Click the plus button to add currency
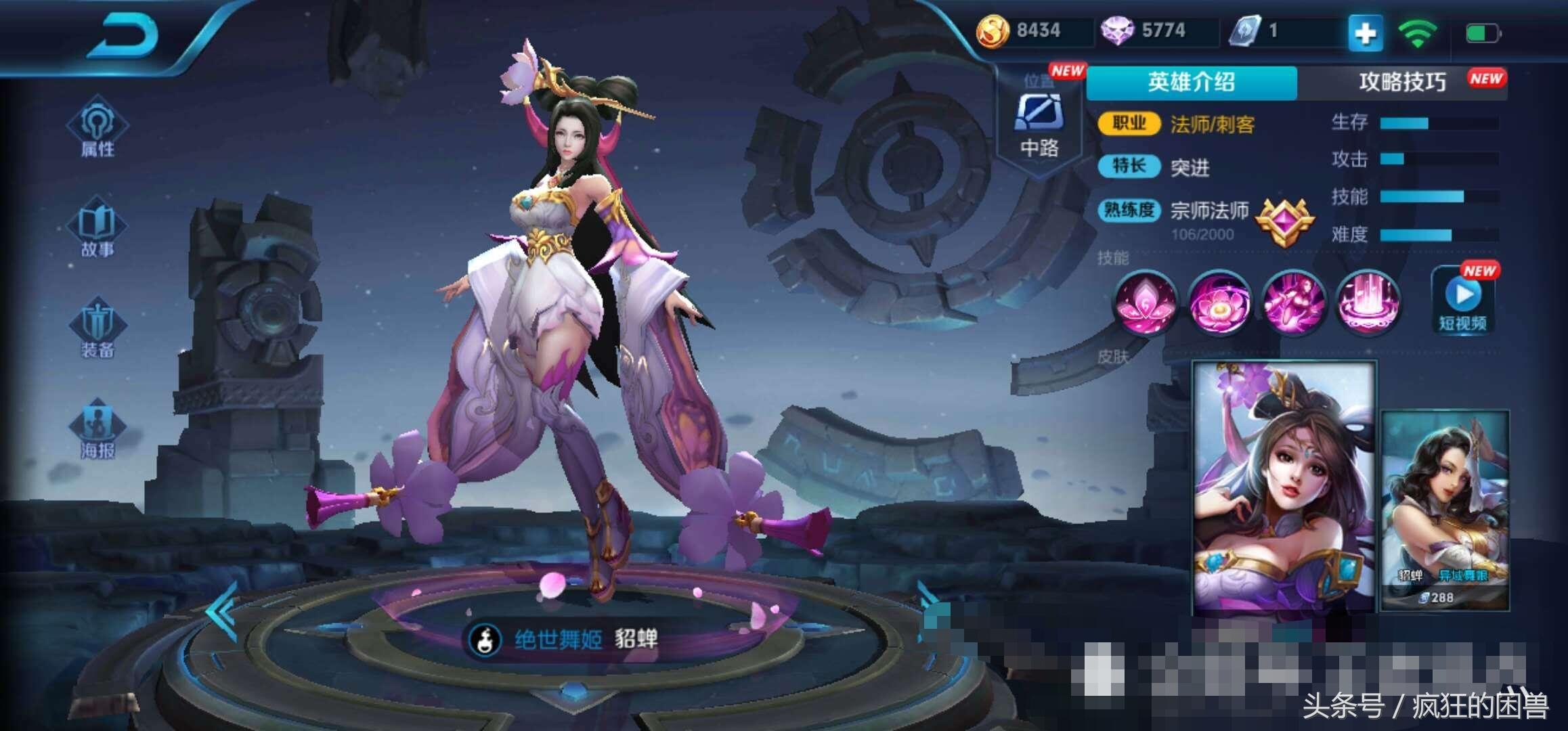The height and width of the screenshot is (731, 1568). tap(1365, 32)
